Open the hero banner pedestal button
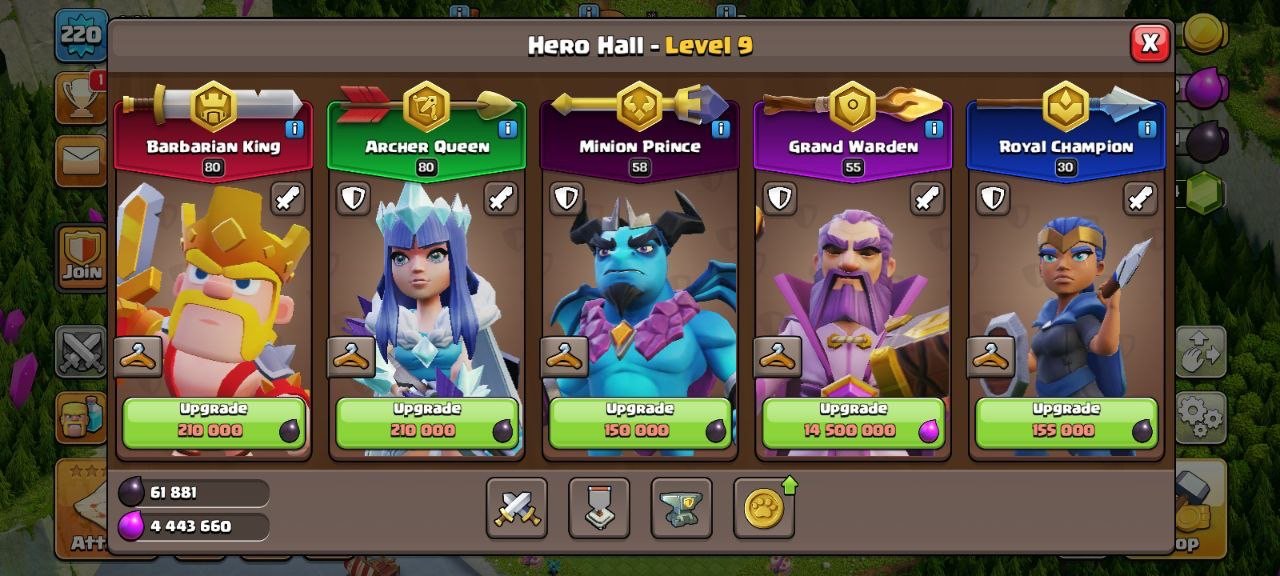 [599, 508]
